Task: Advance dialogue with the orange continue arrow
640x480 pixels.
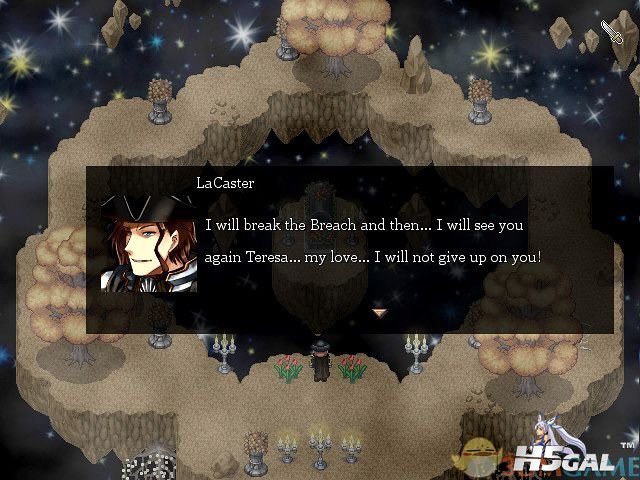Action: [379, 313]
